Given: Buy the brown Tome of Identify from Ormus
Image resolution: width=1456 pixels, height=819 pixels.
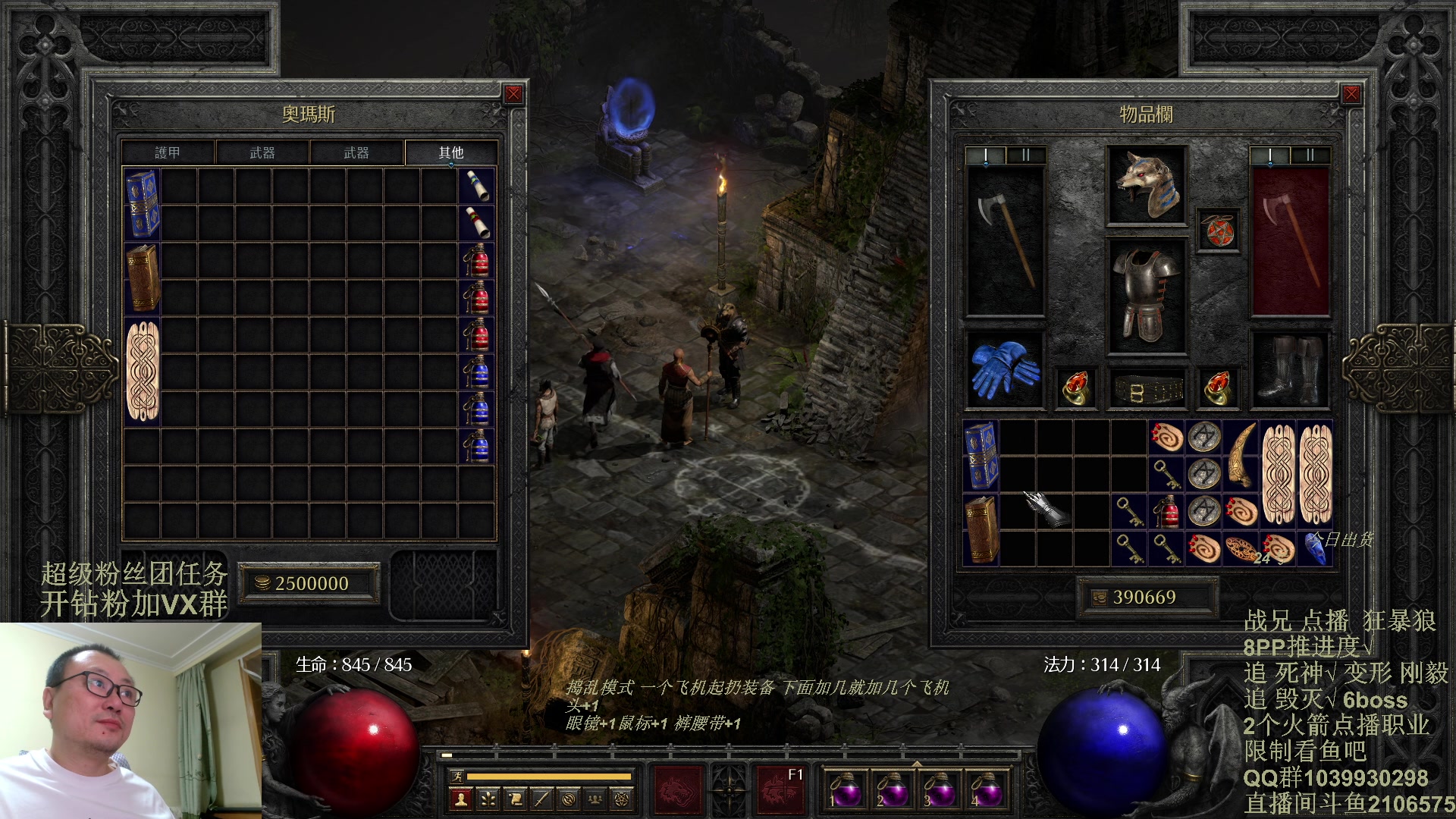Looking at the screenshot, I should point(142,278).
